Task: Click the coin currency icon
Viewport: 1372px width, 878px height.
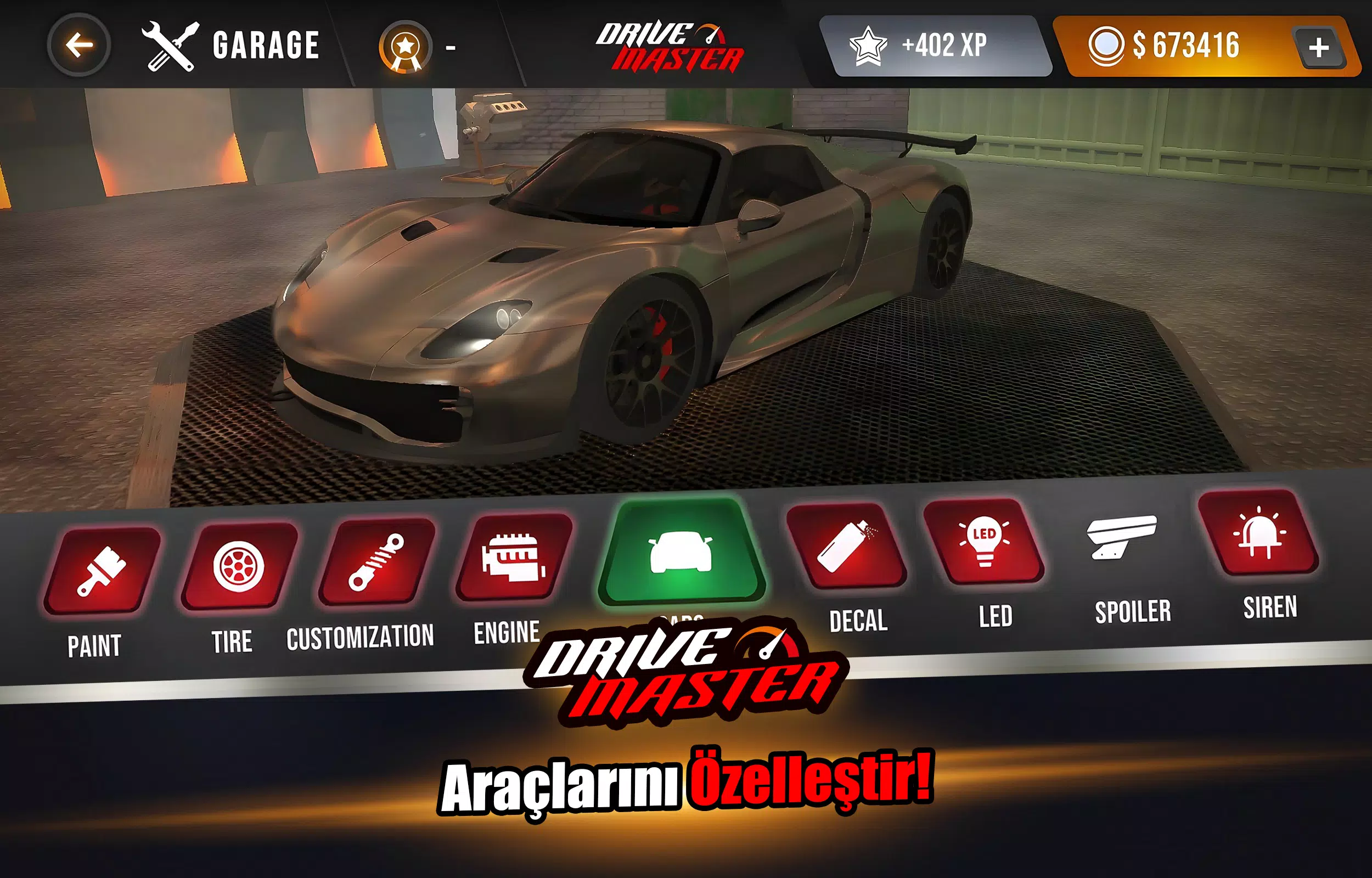Action: coord(1106,44)
